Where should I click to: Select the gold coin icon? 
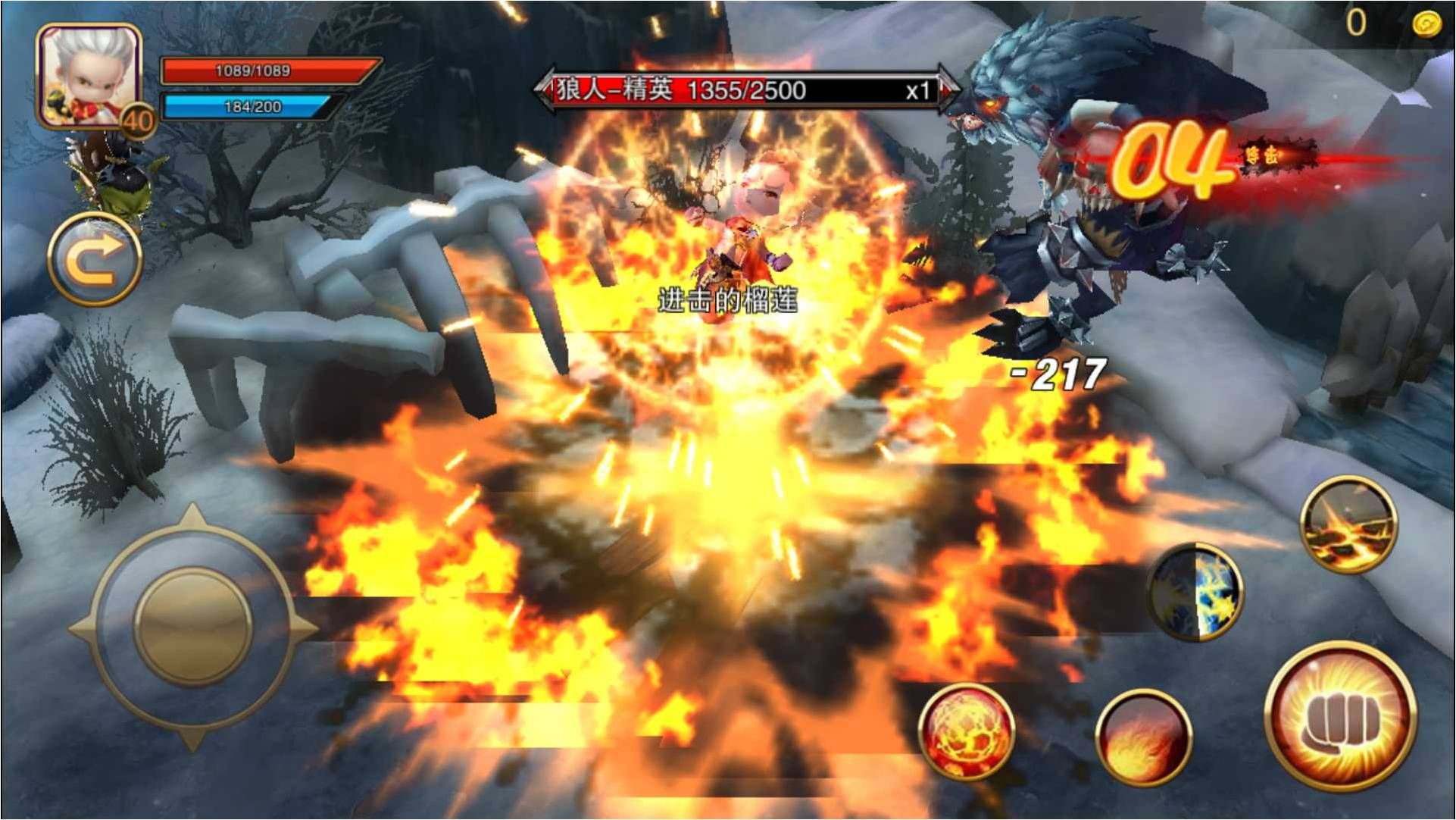pos(1426,23)
